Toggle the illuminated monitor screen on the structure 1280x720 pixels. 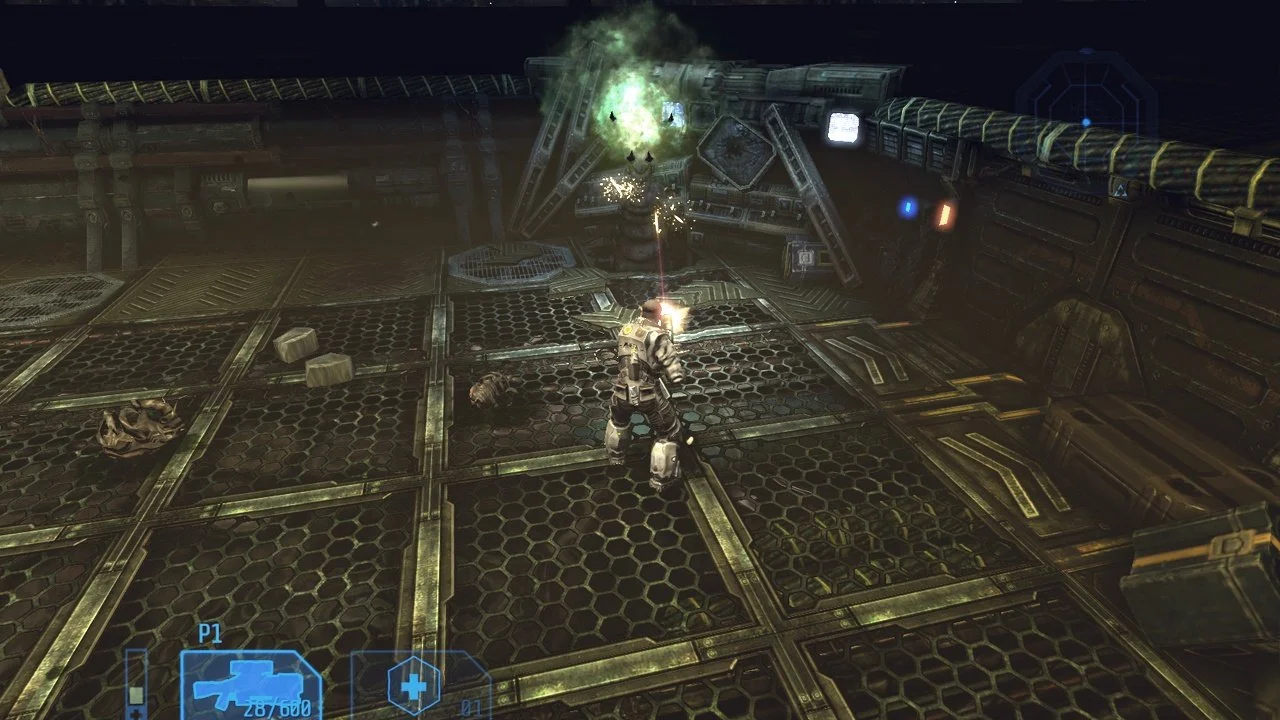842,127
